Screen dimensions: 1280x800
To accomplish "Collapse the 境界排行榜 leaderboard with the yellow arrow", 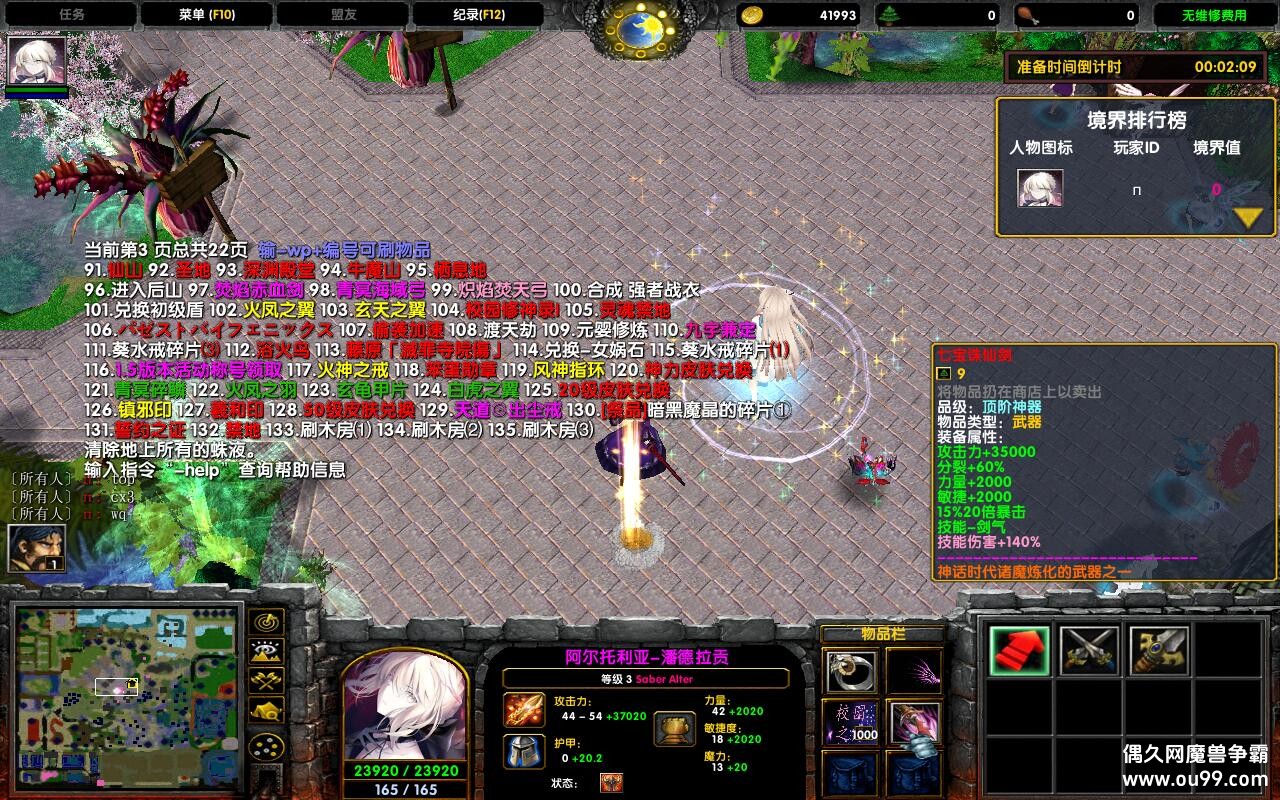I will pyautogui.click(x=1247, y=216).
